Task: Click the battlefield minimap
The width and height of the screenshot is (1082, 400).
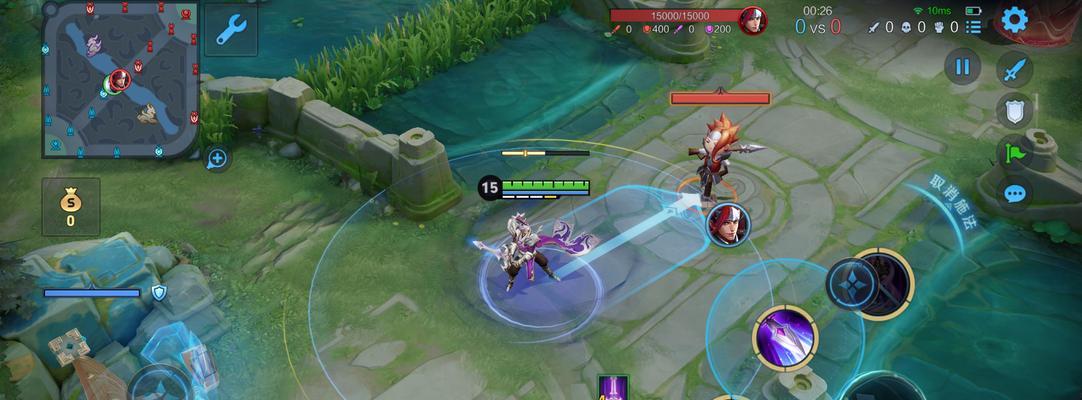Action: (x=119, y=78)
